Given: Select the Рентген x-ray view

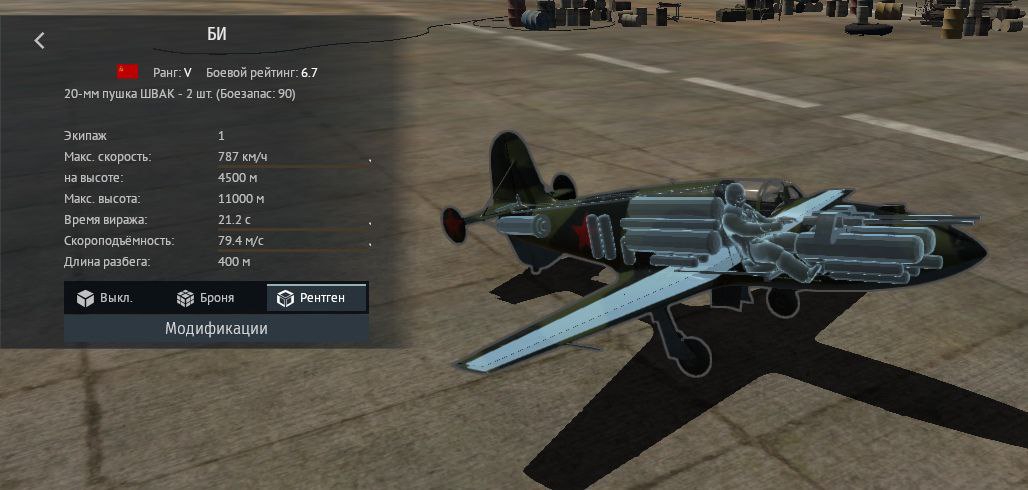Looking at the screenshot, I should pyautogui.click(x=317, y=298).
